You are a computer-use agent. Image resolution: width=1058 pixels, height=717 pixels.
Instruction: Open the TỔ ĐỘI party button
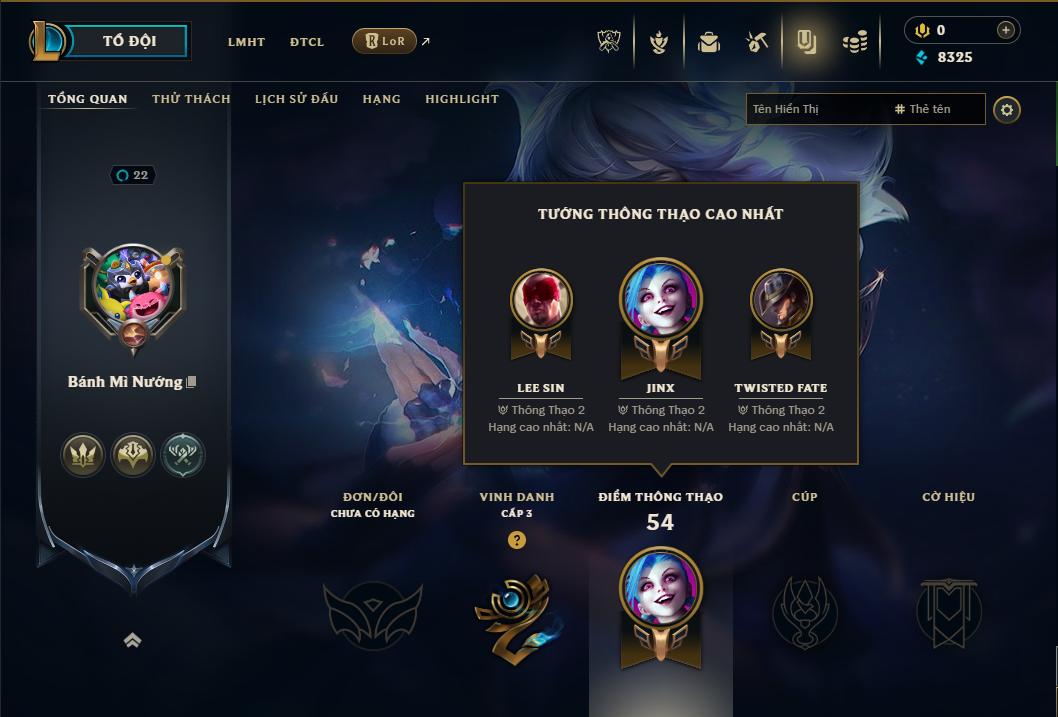pyautogui.click(x=129, y=41)
